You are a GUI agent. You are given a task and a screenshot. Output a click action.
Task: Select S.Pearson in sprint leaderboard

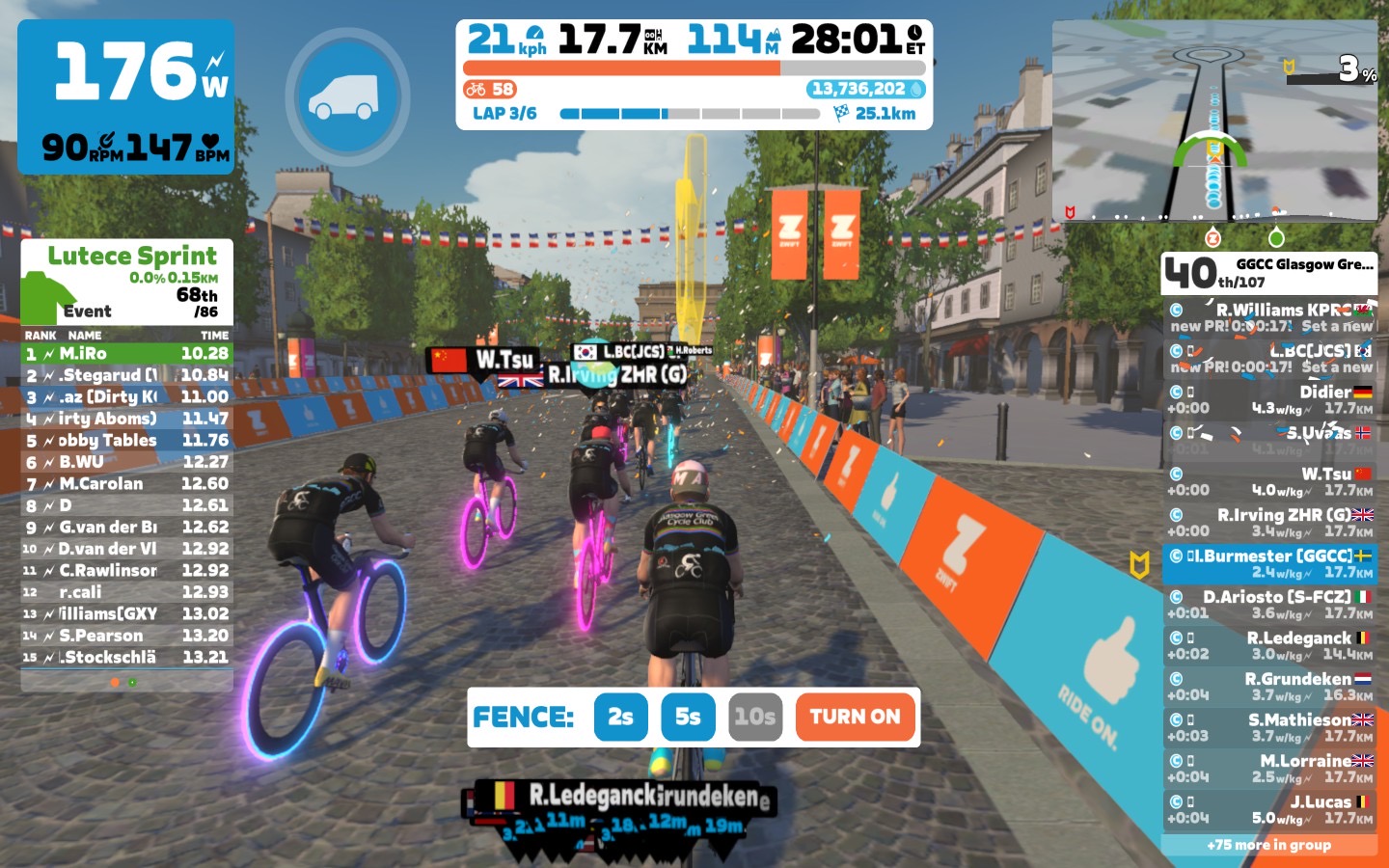coord(126,636)
